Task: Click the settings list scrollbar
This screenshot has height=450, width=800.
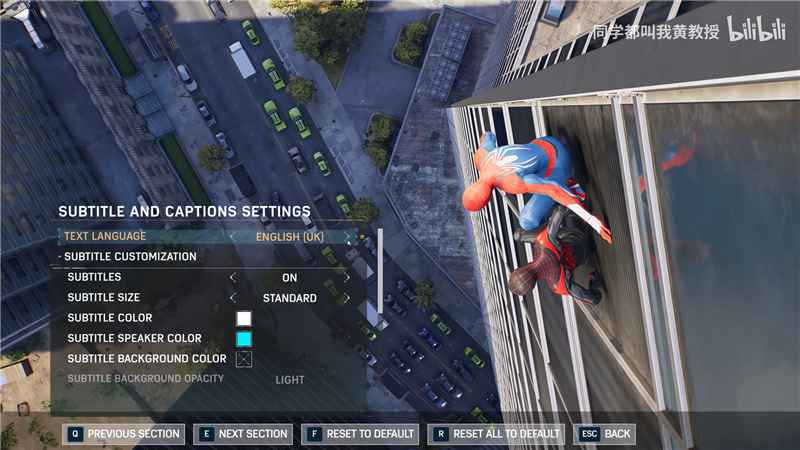Action: click(380, 270)
